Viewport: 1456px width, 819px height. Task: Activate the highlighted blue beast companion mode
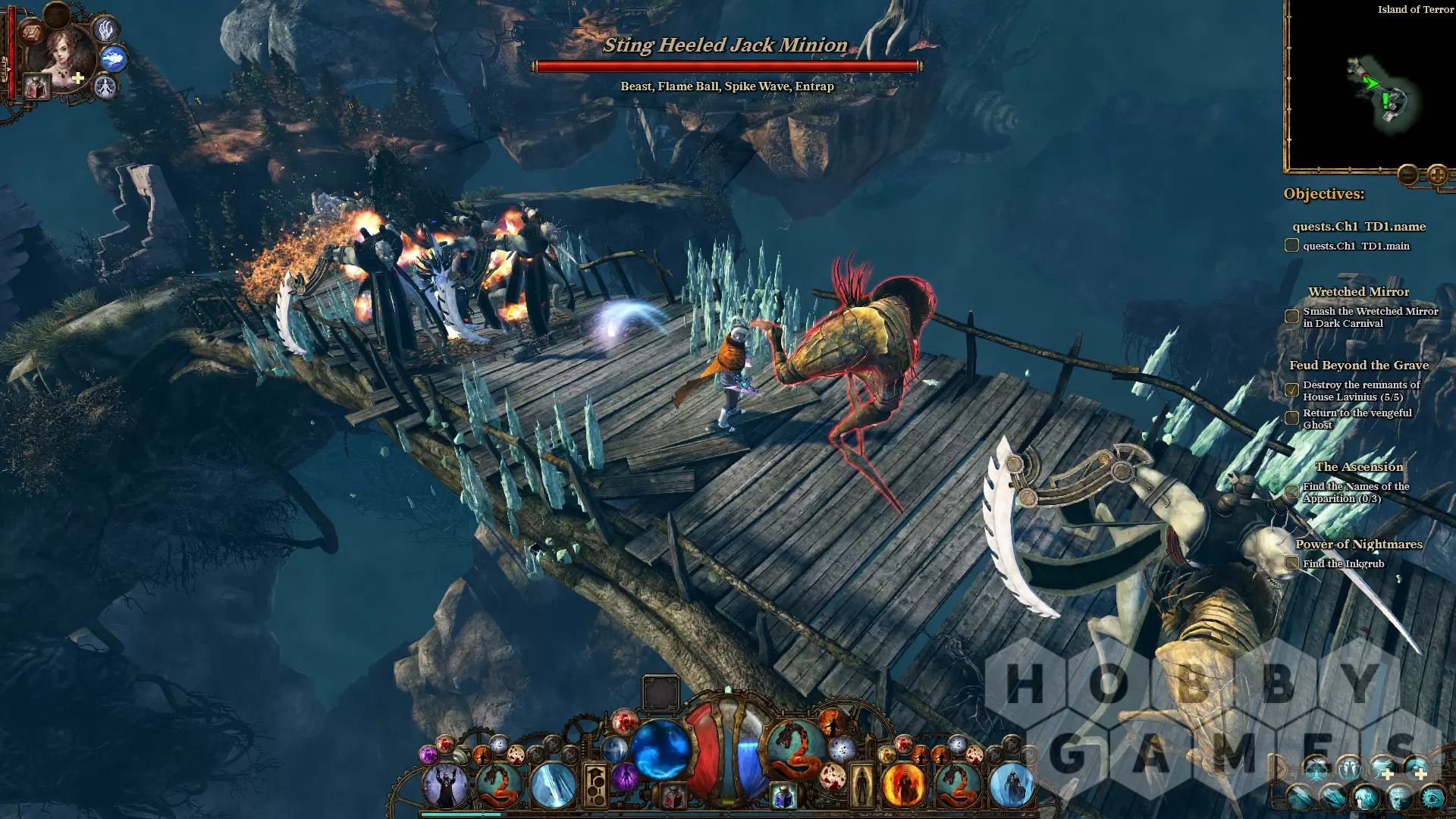(113, 58)
